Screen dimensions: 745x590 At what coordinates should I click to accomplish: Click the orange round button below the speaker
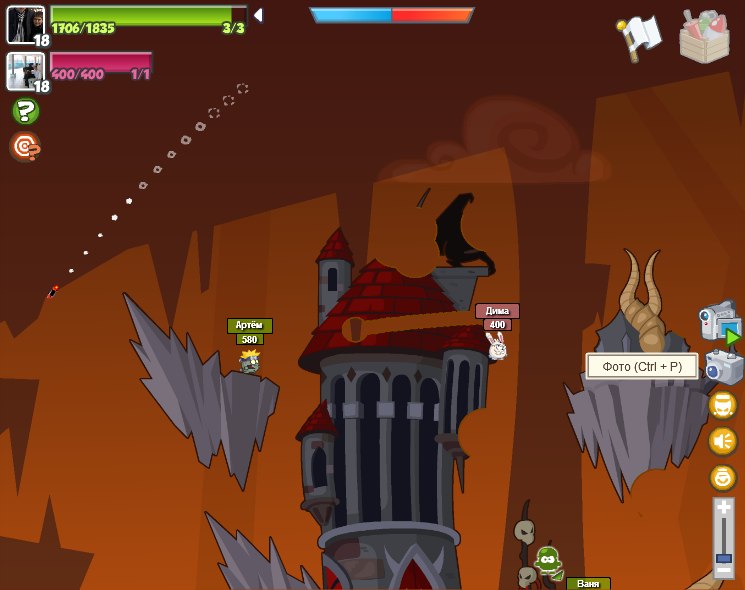coord(722,477)
